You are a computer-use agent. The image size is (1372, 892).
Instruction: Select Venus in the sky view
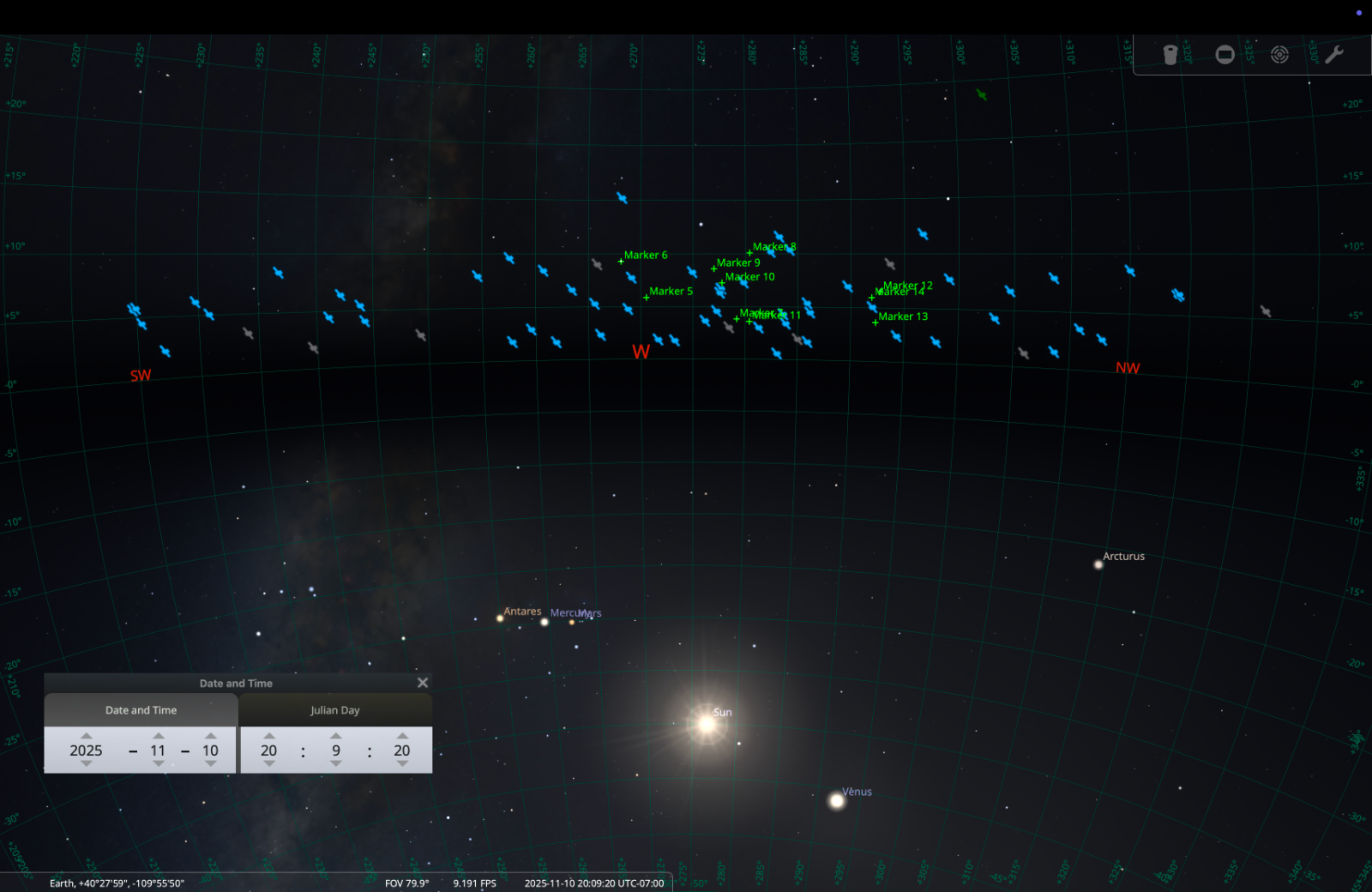pos(835,801)
